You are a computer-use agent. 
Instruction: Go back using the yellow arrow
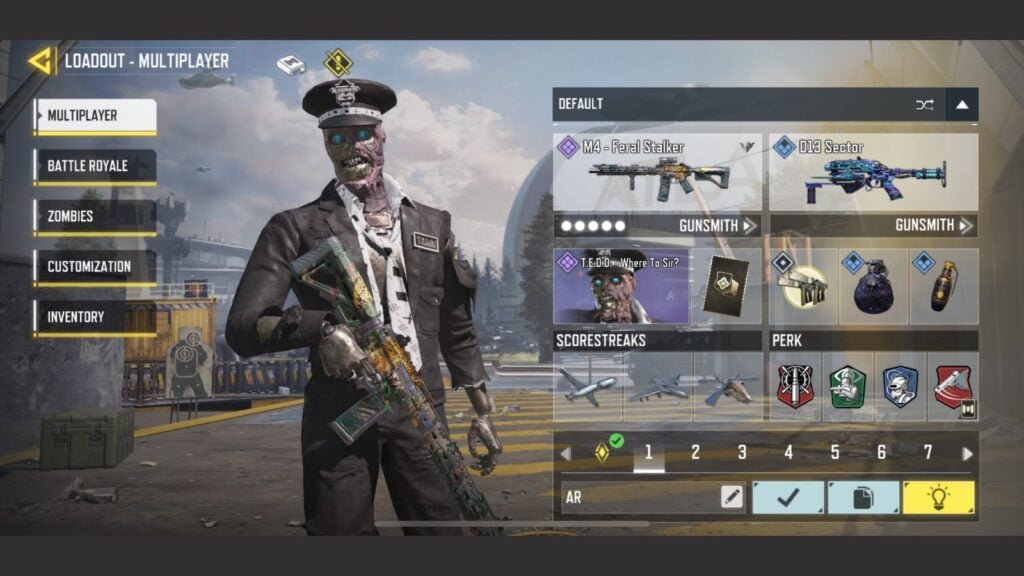[41, 61]
